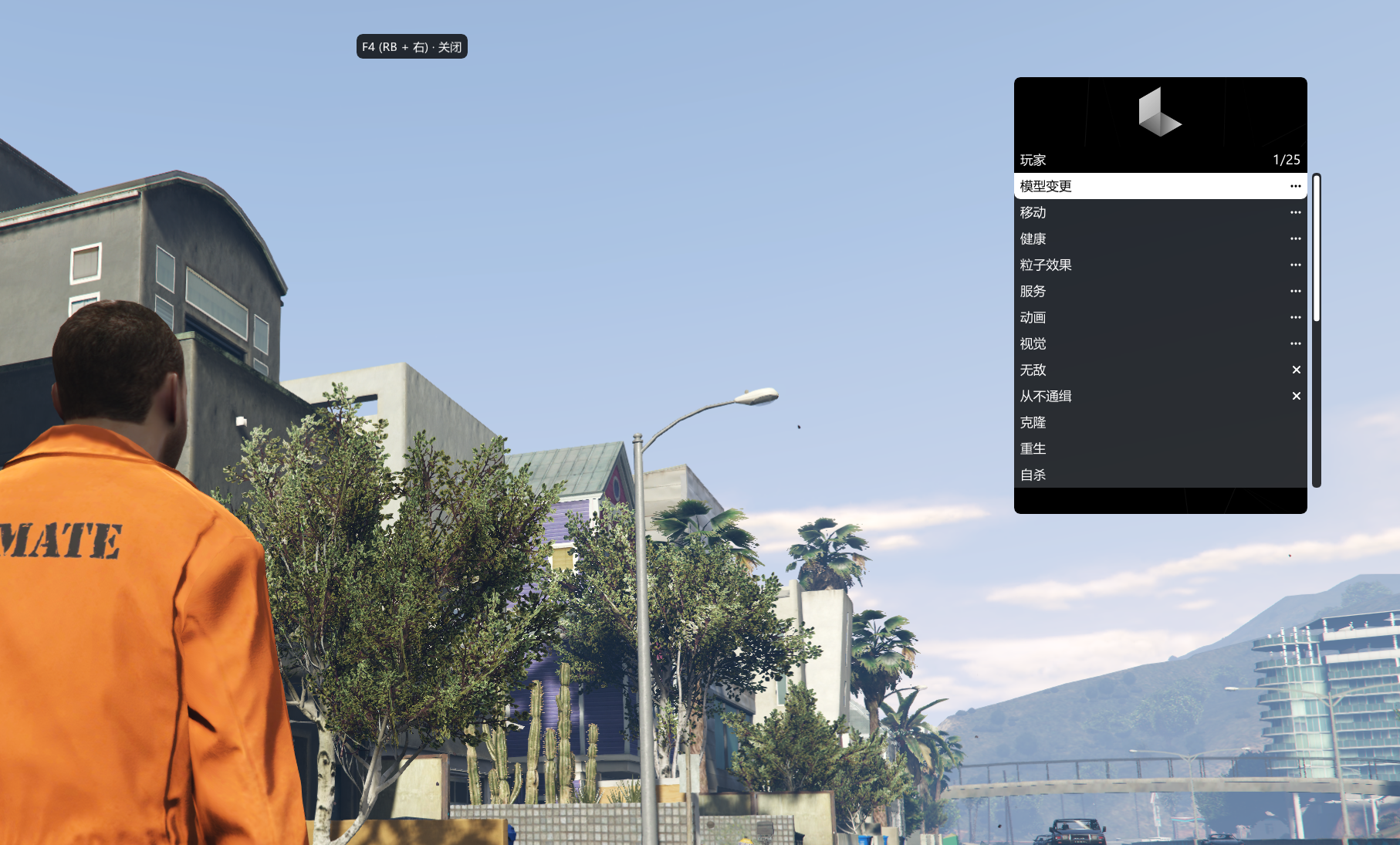Select the 移动 menu entry
This screenshot has height=845, width=1400.
coord(1159,212)
